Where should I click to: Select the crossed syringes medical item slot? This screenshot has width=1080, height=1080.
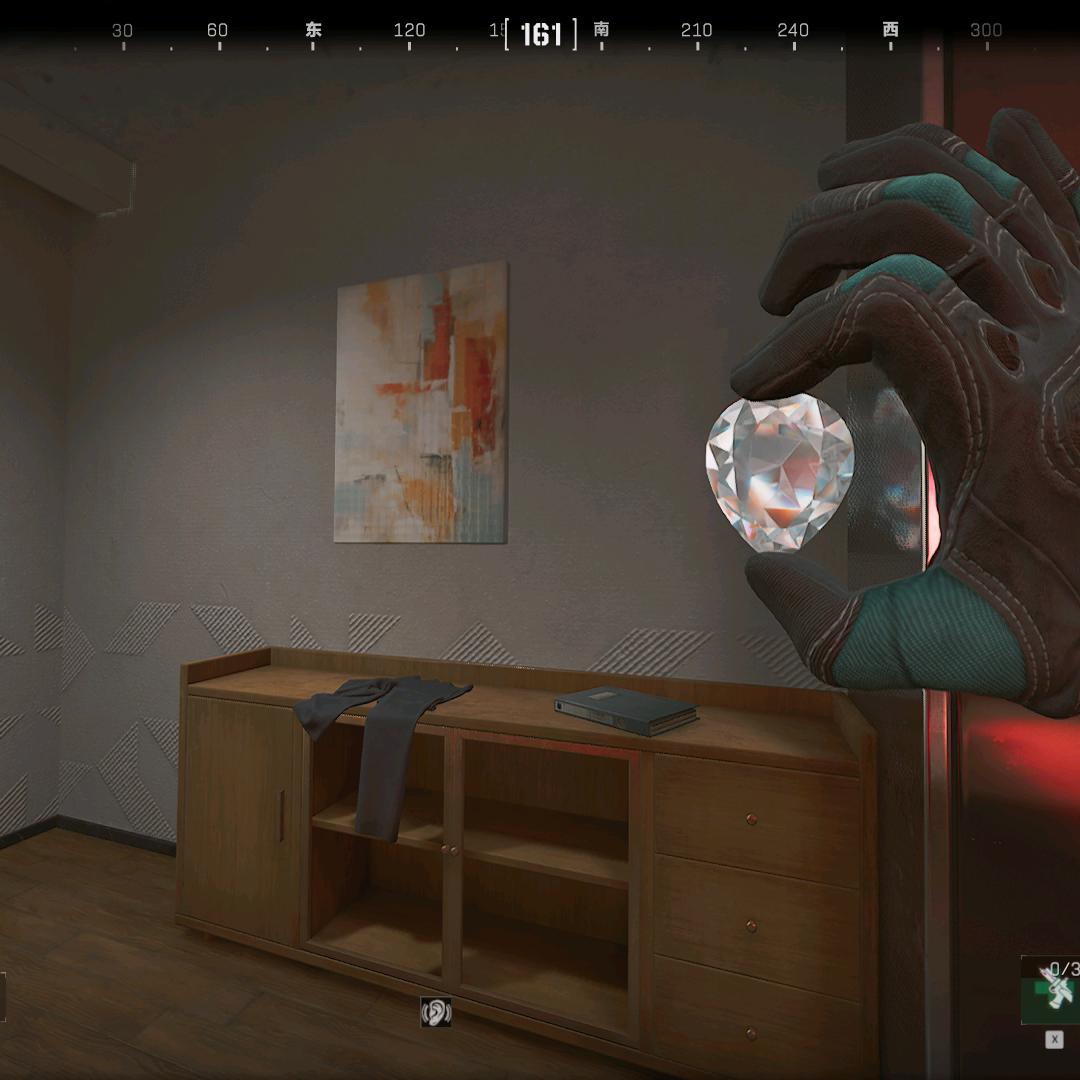(x=1055, y=990)
